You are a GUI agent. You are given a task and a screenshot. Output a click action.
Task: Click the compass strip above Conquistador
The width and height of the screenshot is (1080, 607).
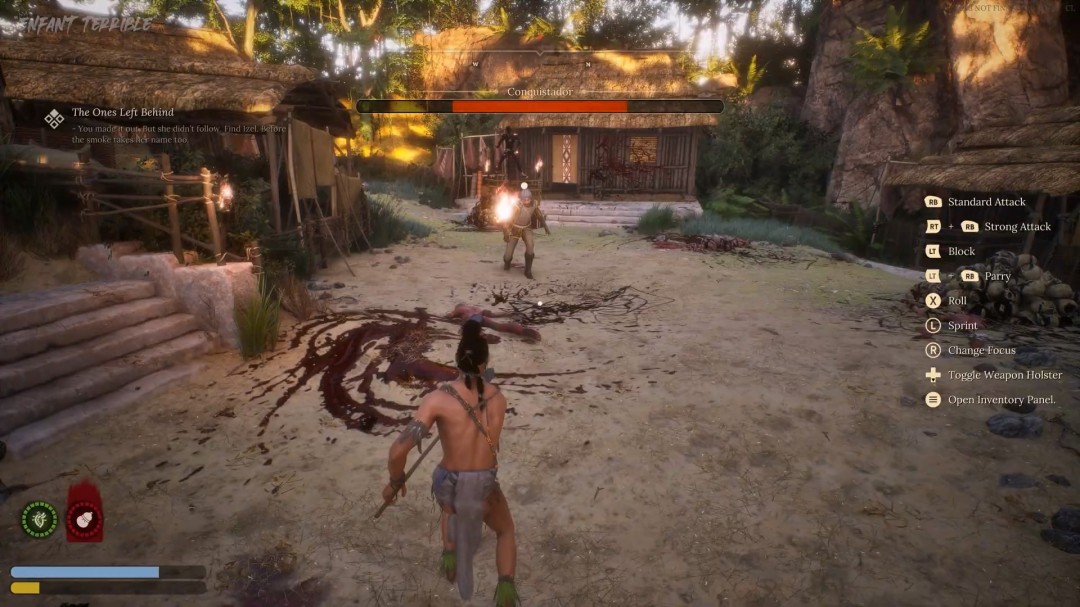click(539, 64)
